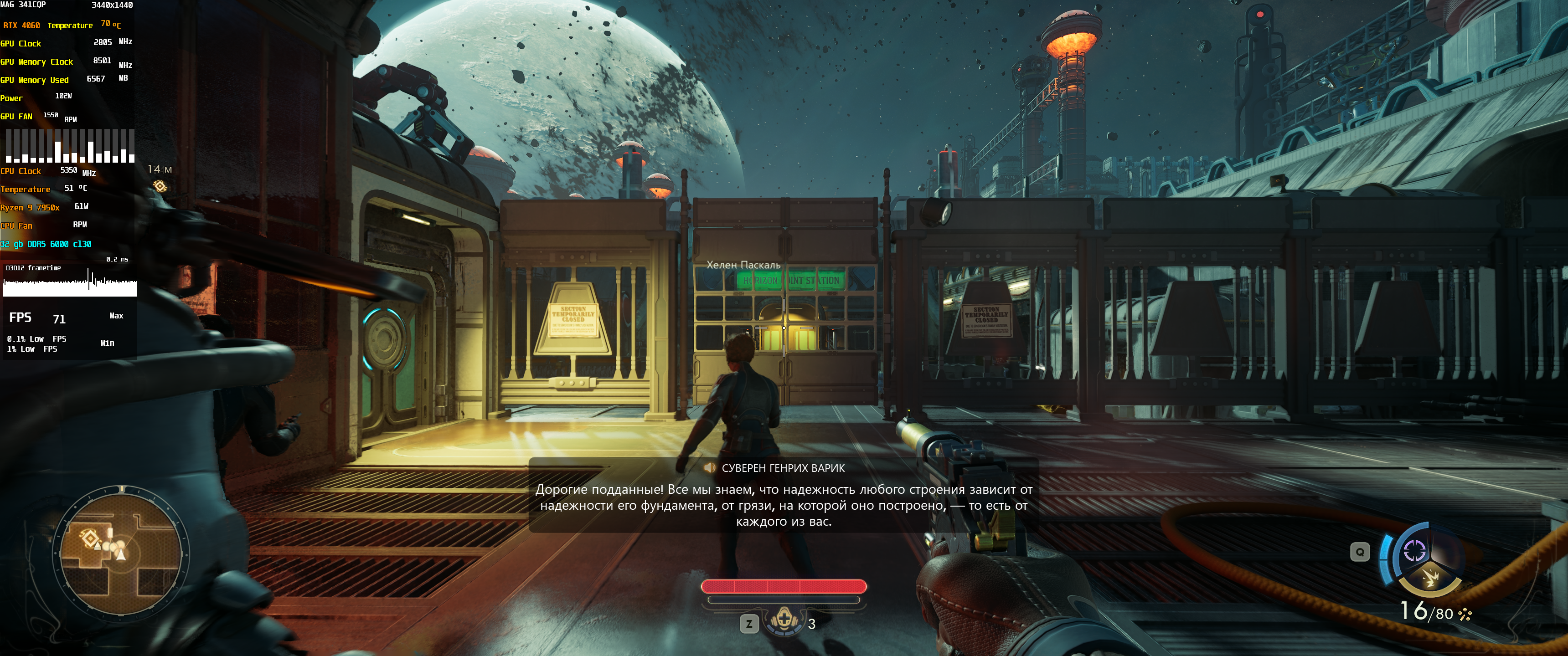Activate the purple crosshair gadget ability
The width and height of the screenshot is (1568, 656).
[x=1414, y=551]
